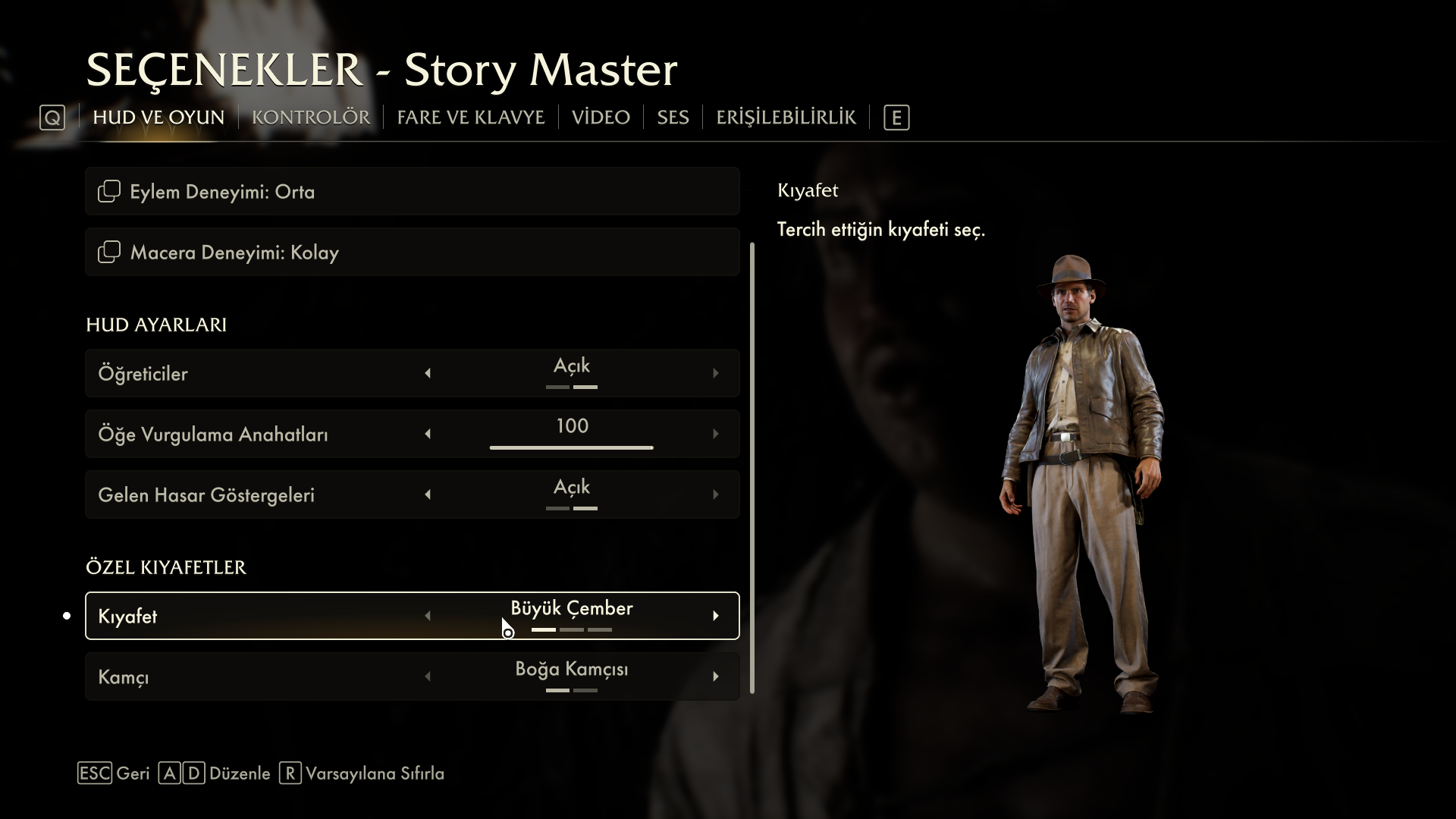Open the FARE VE KLAVYE tab
This screenshot has height=819, width=1456.
coord(470,118)
